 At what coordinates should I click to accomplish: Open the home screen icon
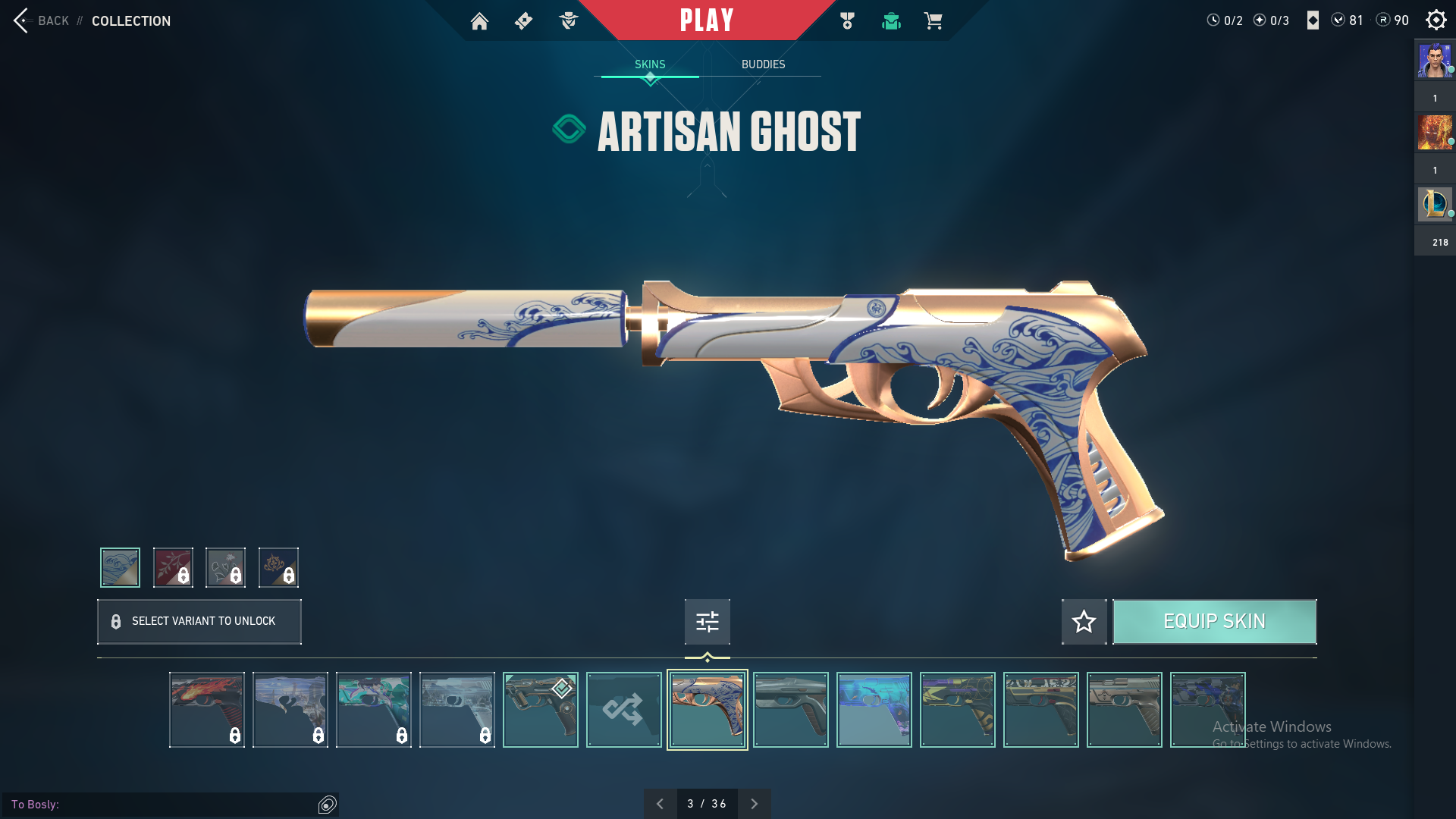(479, 21)
